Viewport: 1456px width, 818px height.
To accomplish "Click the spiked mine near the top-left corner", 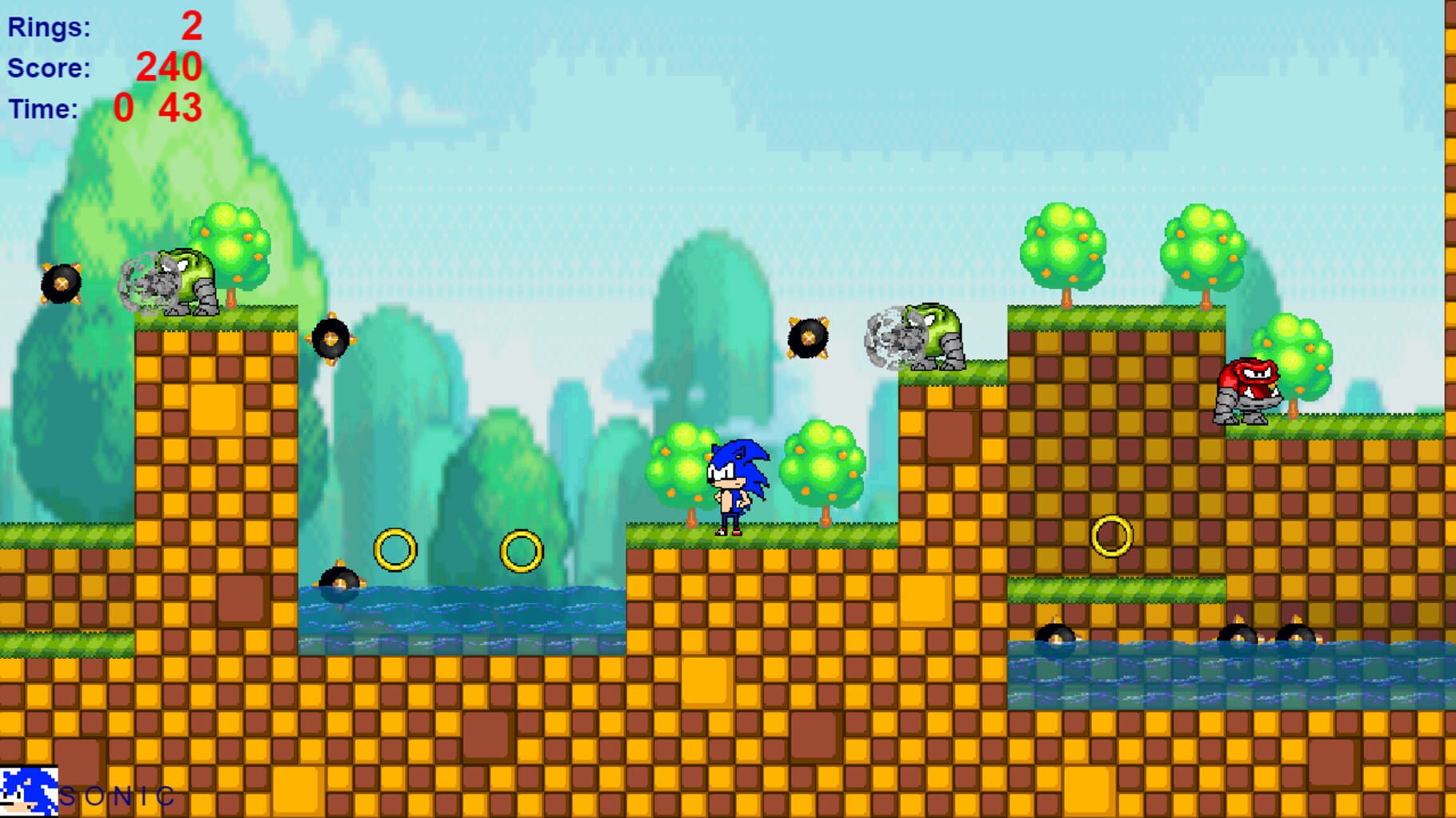I will point(60,284).
